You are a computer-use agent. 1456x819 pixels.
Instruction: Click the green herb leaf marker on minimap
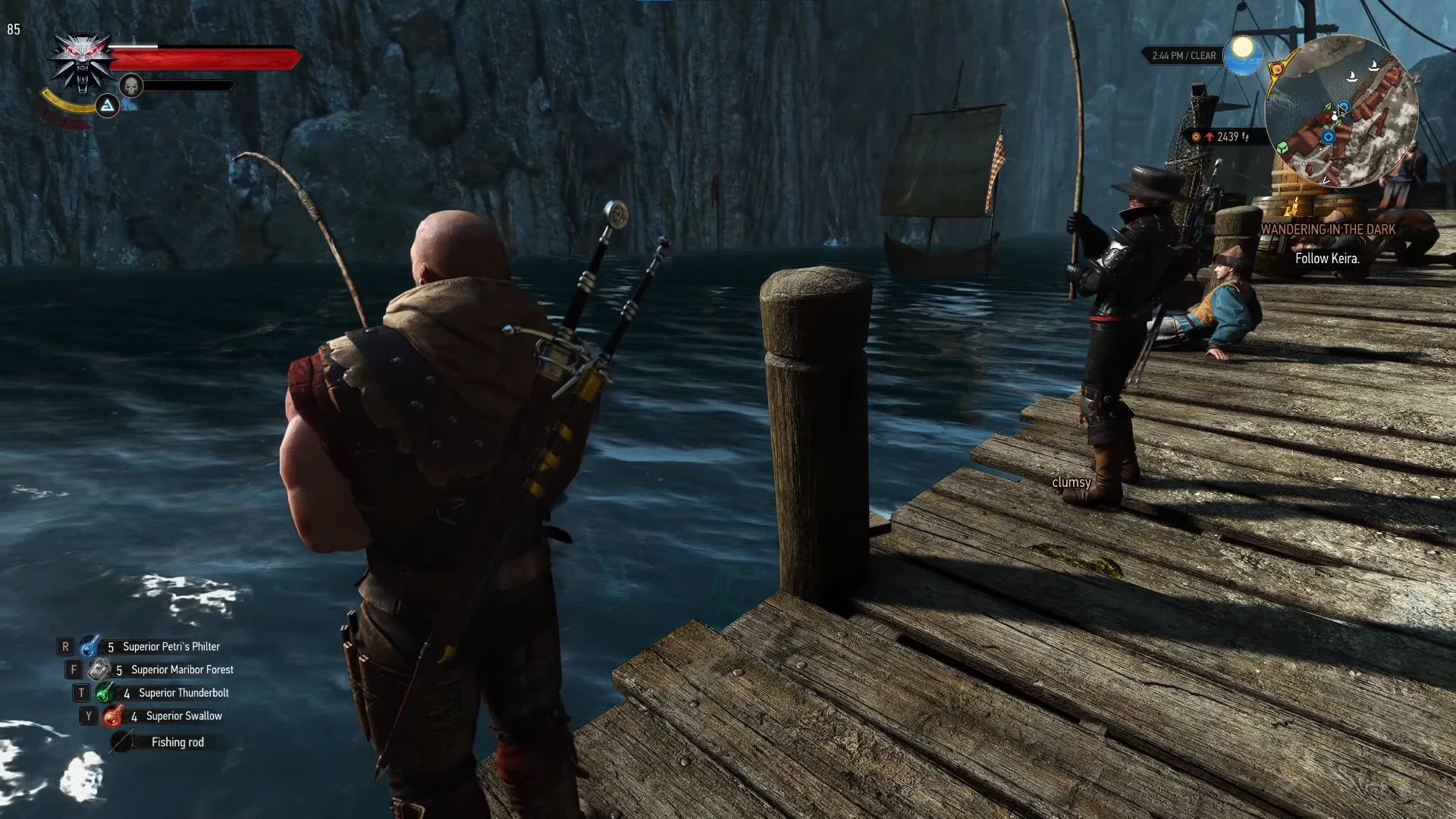1328,107
